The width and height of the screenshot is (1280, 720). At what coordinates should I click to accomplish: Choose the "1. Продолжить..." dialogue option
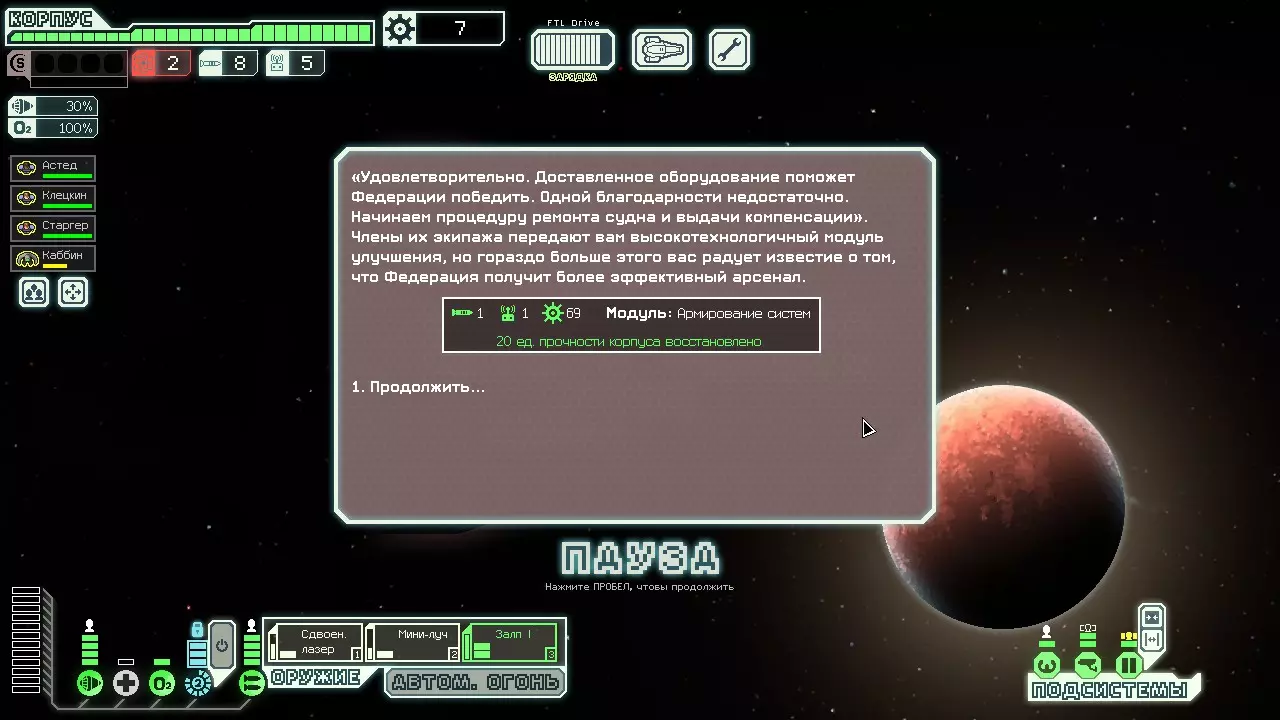pos(418,387)
